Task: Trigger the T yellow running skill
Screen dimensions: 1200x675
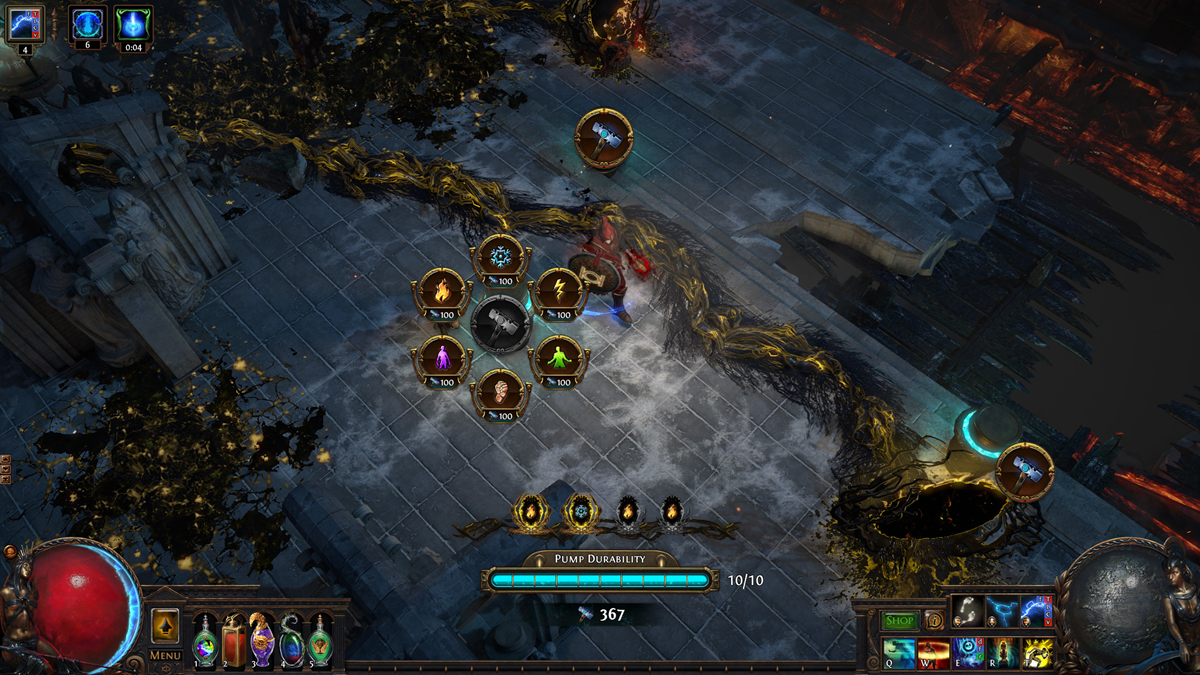Action: (1037, 653)
